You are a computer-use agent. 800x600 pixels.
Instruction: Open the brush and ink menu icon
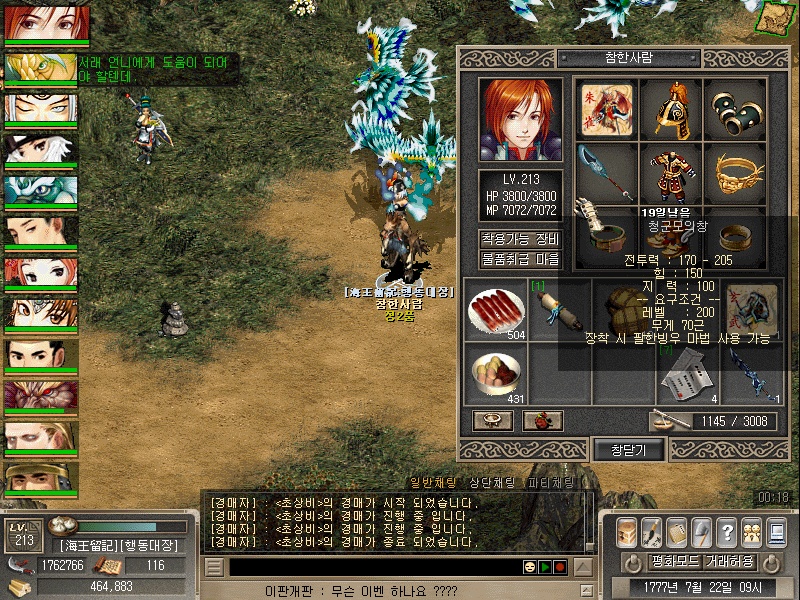[652, 531]
